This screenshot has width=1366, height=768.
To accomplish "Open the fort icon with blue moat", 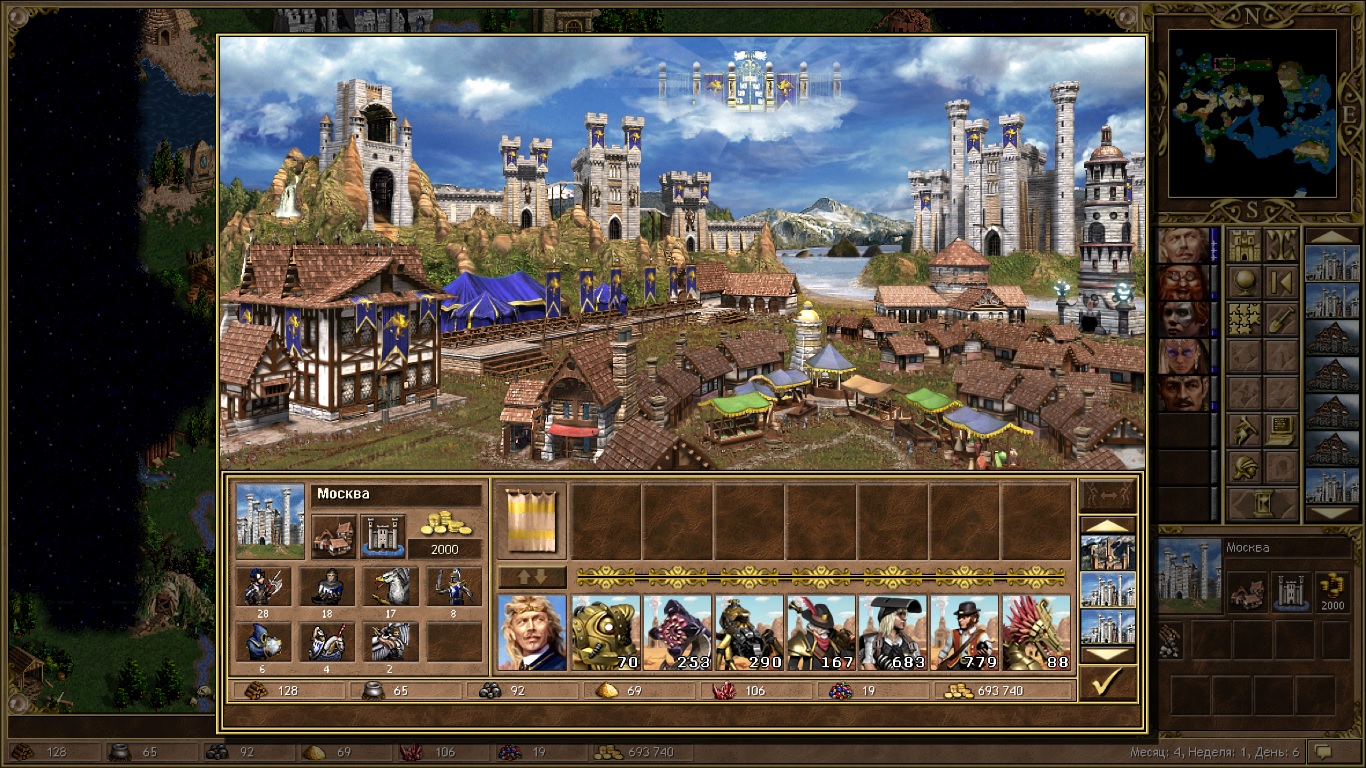I will pos(382,537).
